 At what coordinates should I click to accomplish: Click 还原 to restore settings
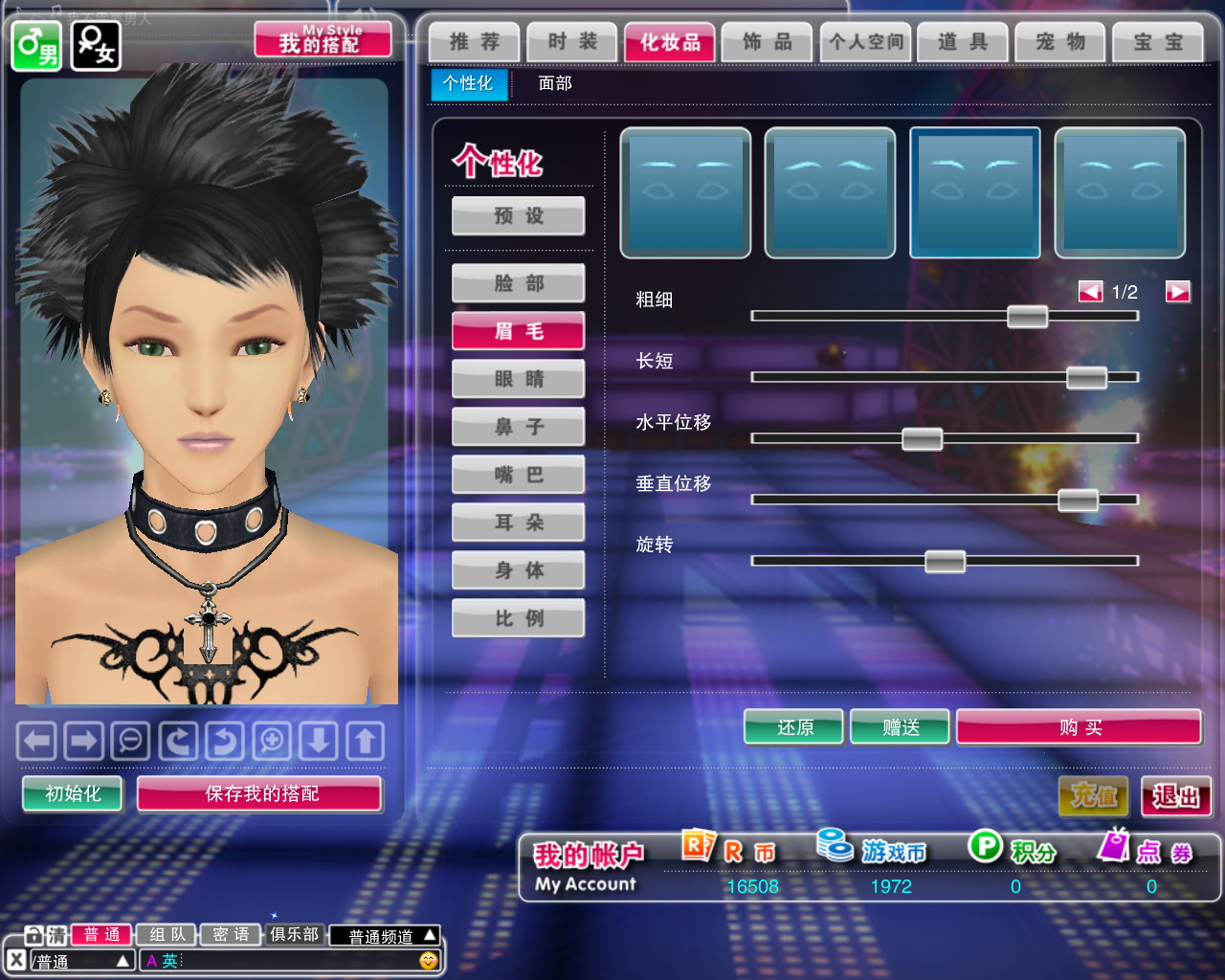pyautogui.click(x=794, y=728)
